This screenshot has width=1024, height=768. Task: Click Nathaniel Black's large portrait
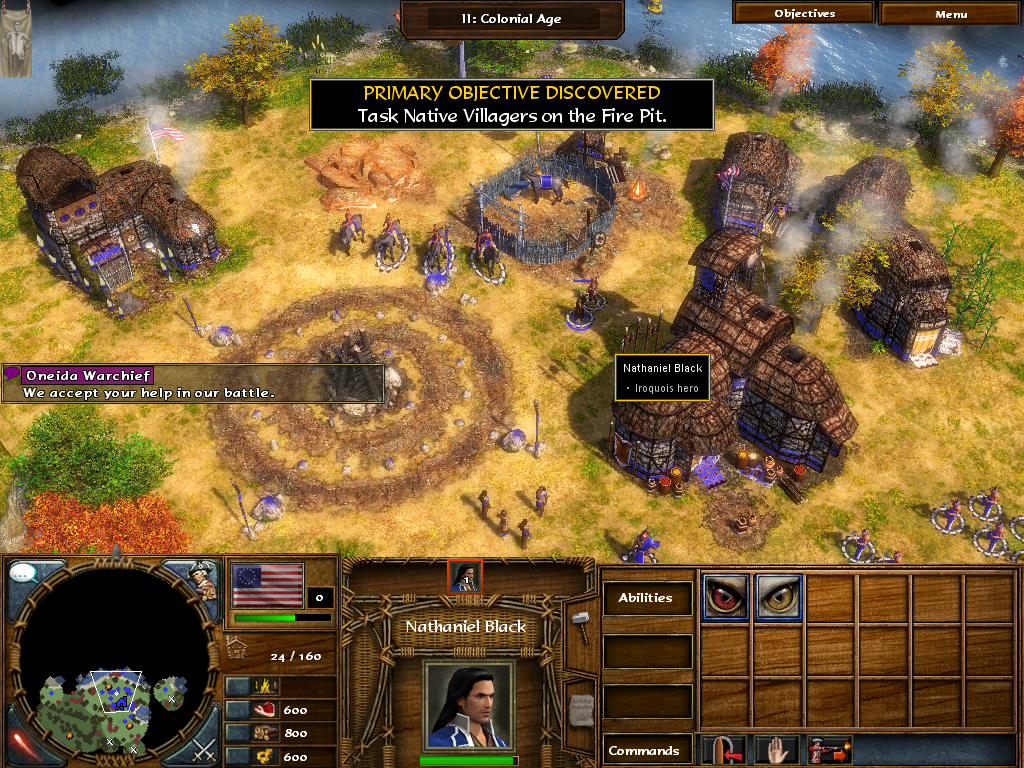click(x=469, y=704)
